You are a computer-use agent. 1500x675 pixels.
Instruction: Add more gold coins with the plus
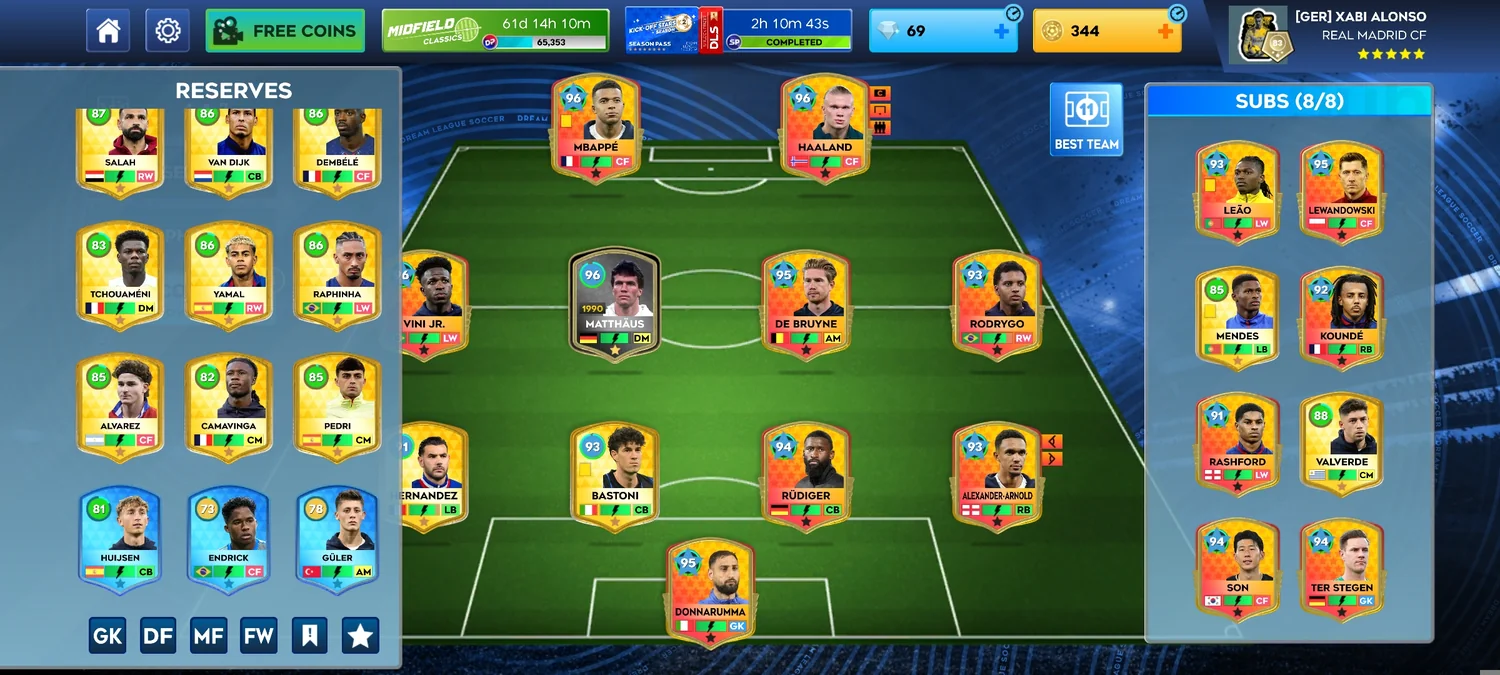(1165, 31)
